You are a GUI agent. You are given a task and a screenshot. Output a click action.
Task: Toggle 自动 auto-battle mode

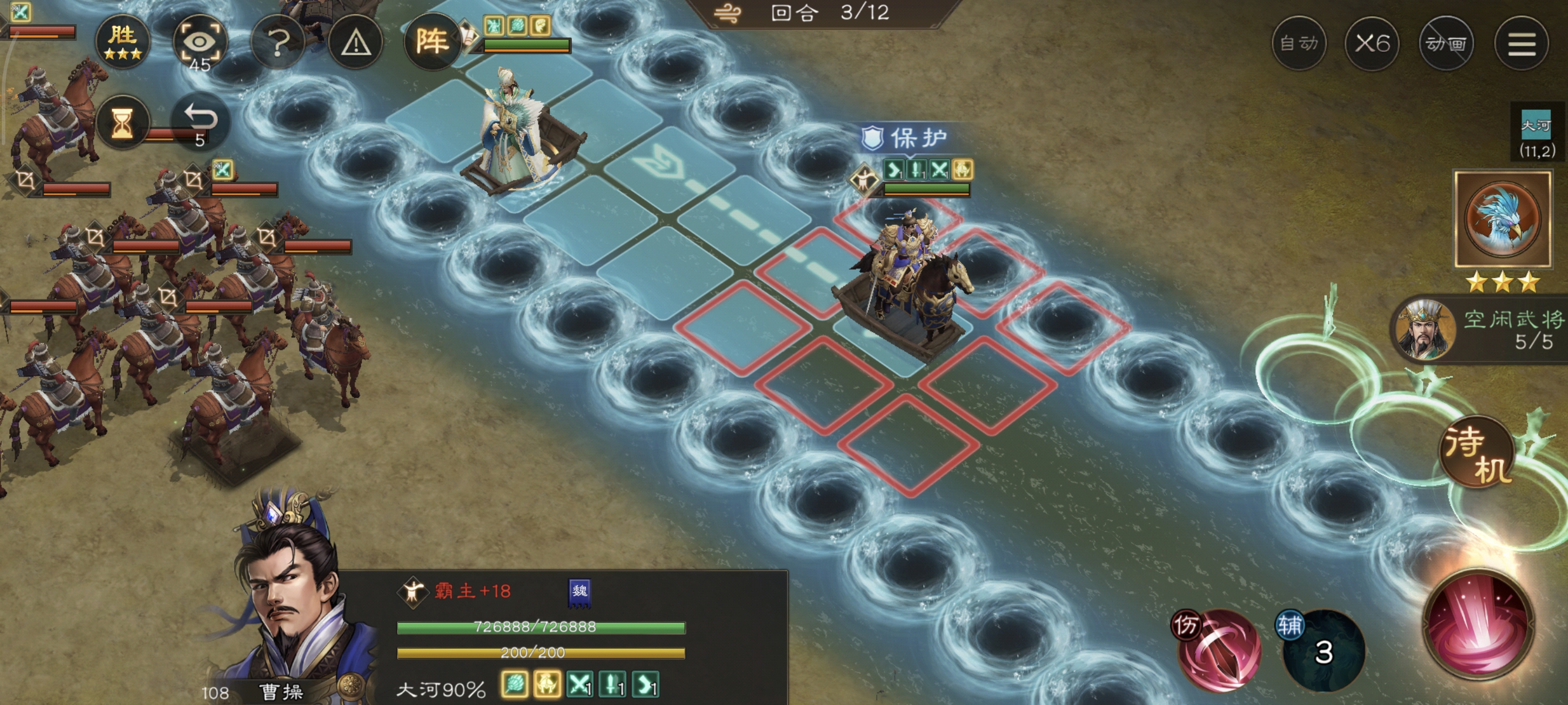pos(1300,43)
